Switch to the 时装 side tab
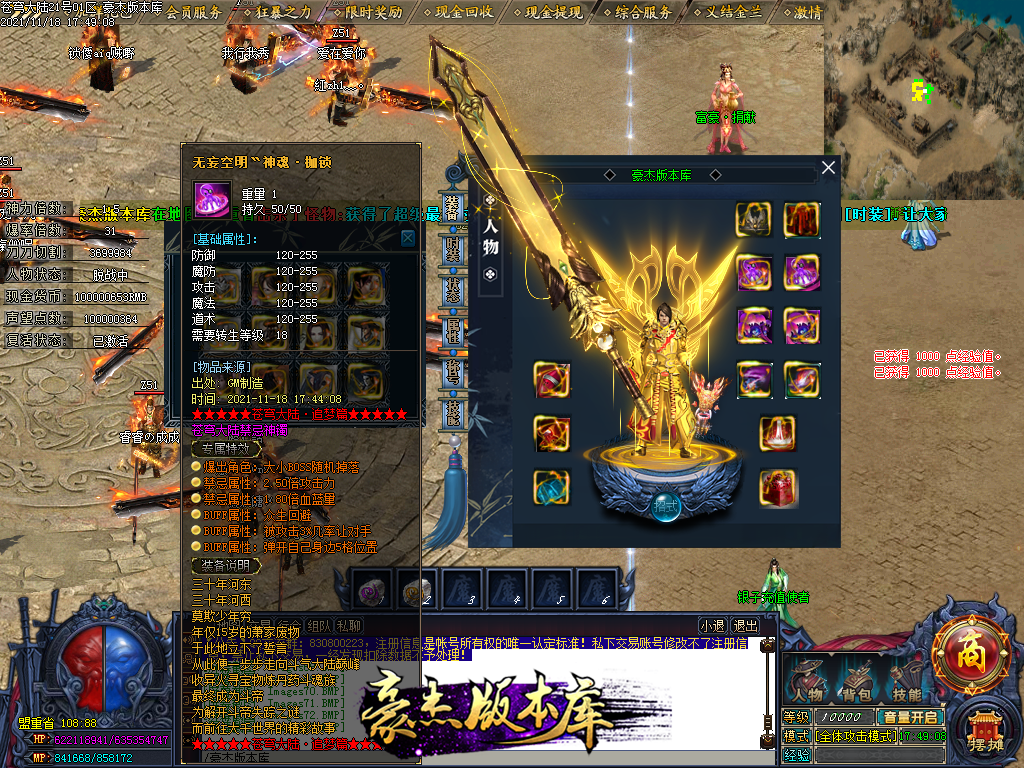This screenshot has width=1024, height=768. (452, 249)
